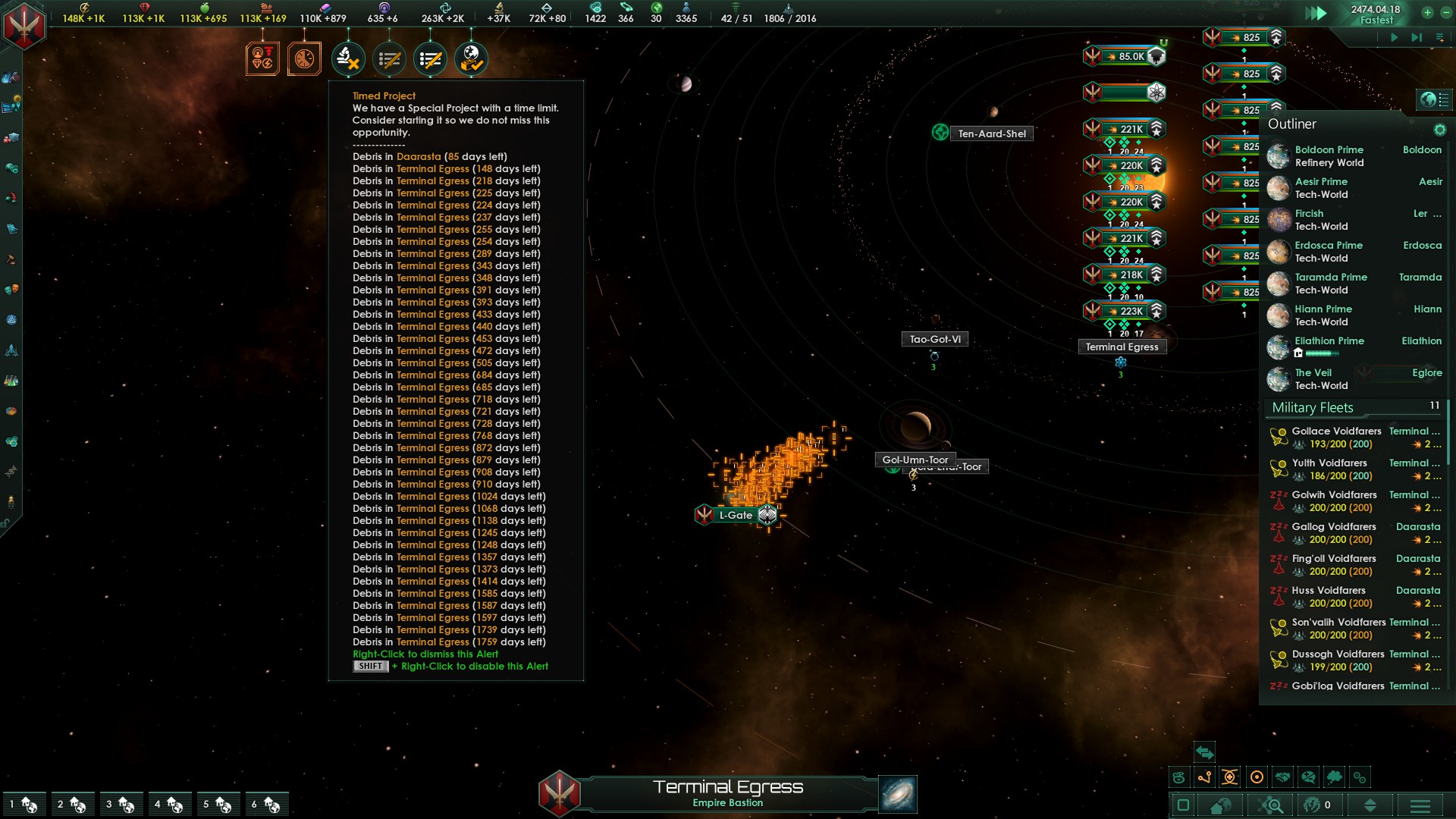
Task: Increase game speed with the plus button
Action: click(x=1427, y=12)
